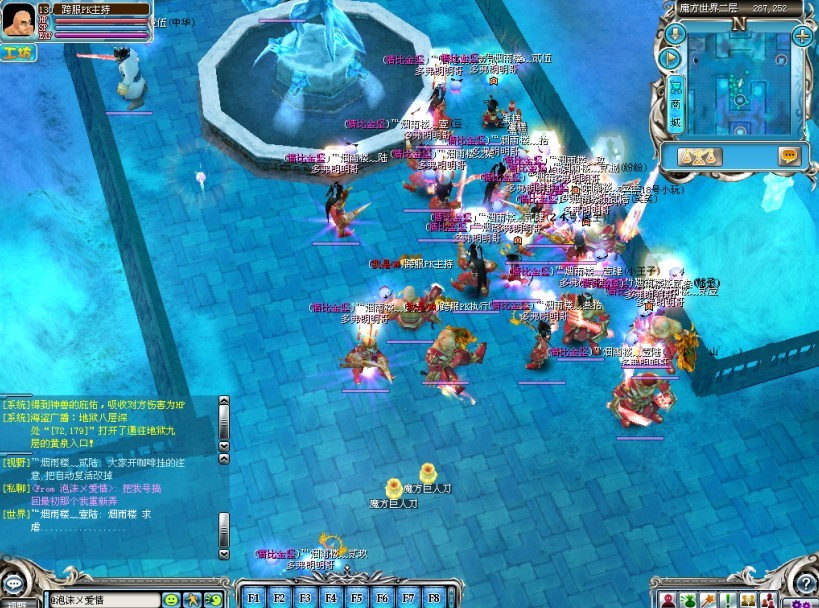Select the F8 hotkey slot
The height and width of the screenshot is (608, 819).
tap(434, 597)
